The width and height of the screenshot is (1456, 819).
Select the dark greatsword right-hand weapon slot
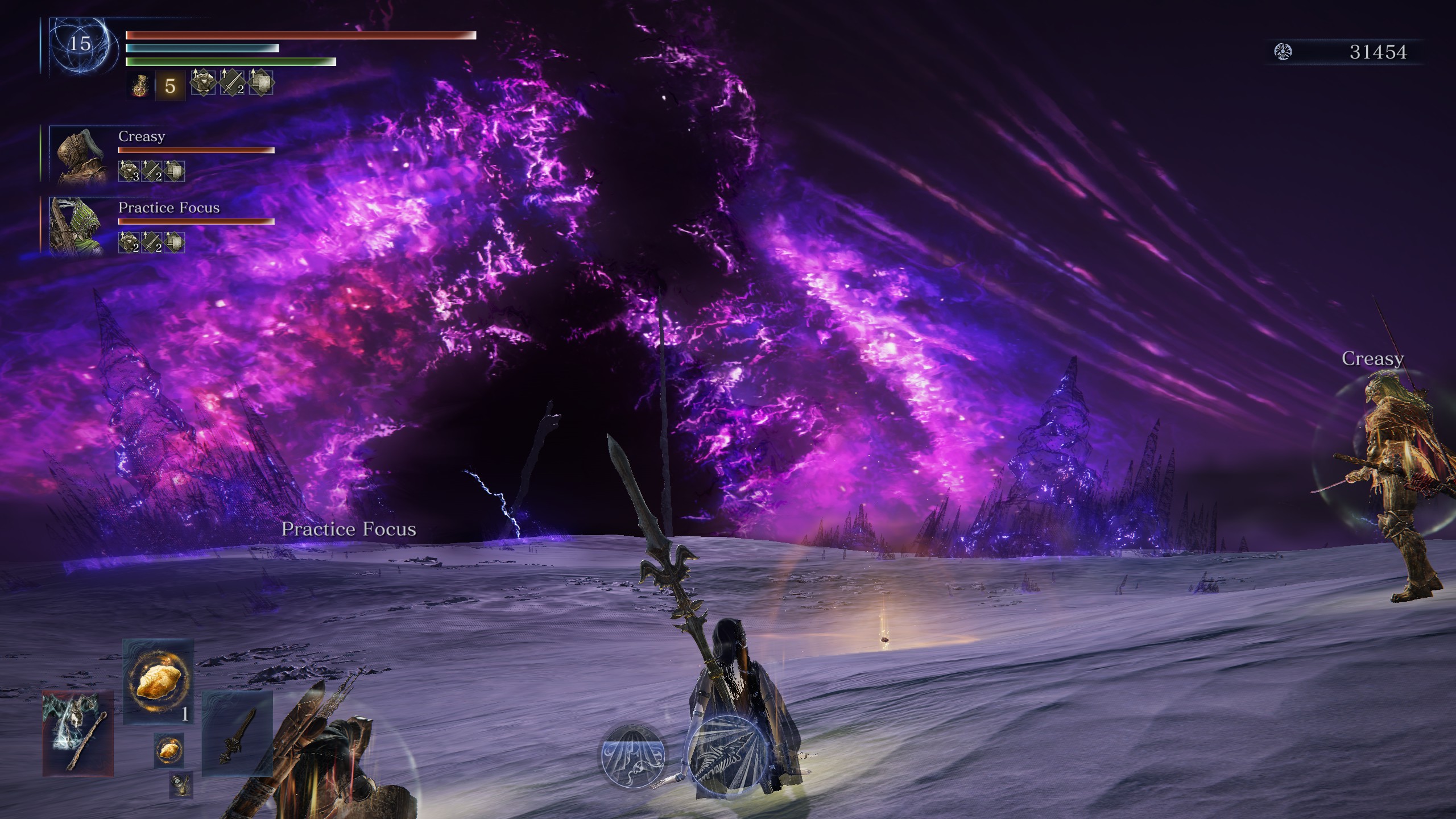[x=237, y=734]
